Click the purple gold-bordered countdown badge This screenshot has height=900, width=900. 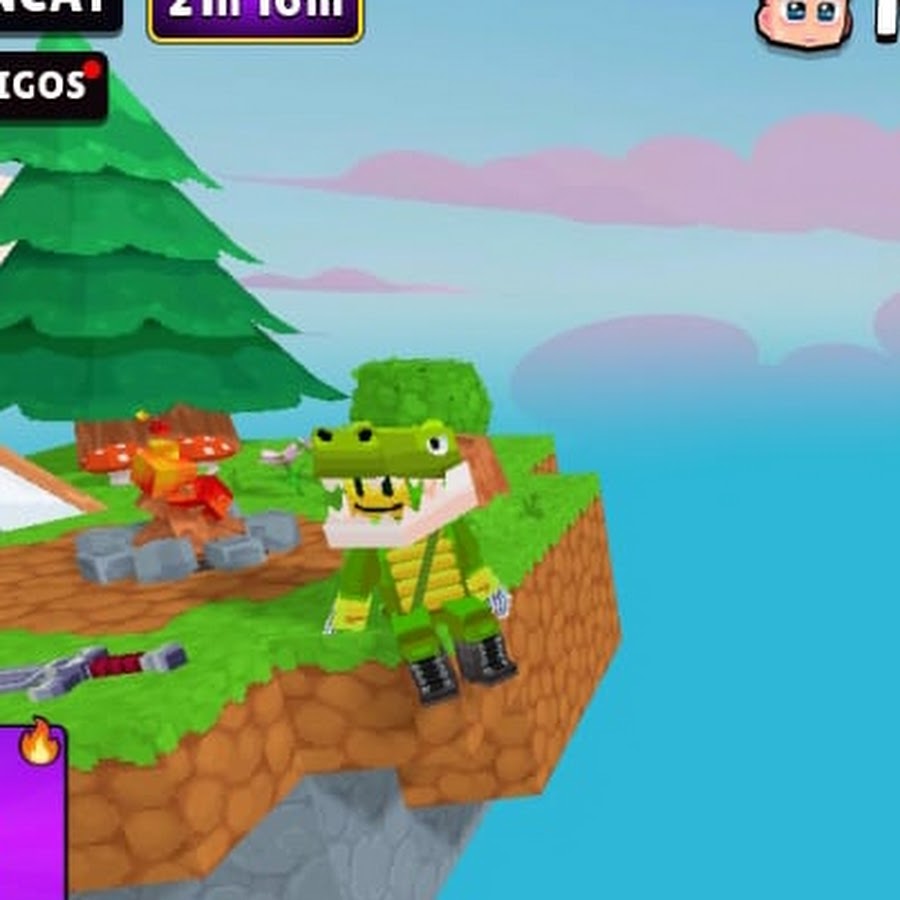click(255, 16)
